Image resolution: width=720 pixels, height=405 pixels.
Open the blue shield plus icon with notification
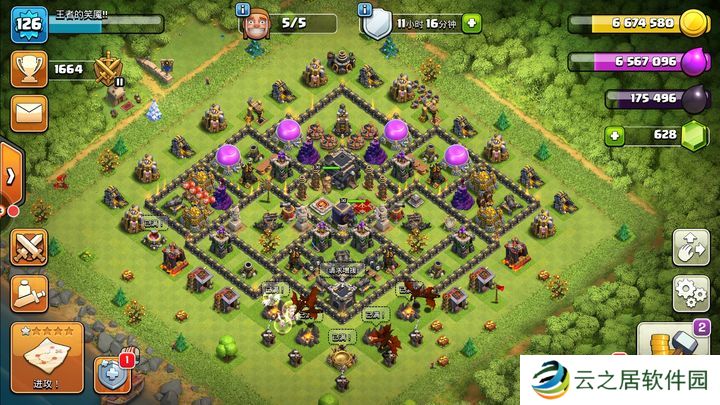point(112,374)
